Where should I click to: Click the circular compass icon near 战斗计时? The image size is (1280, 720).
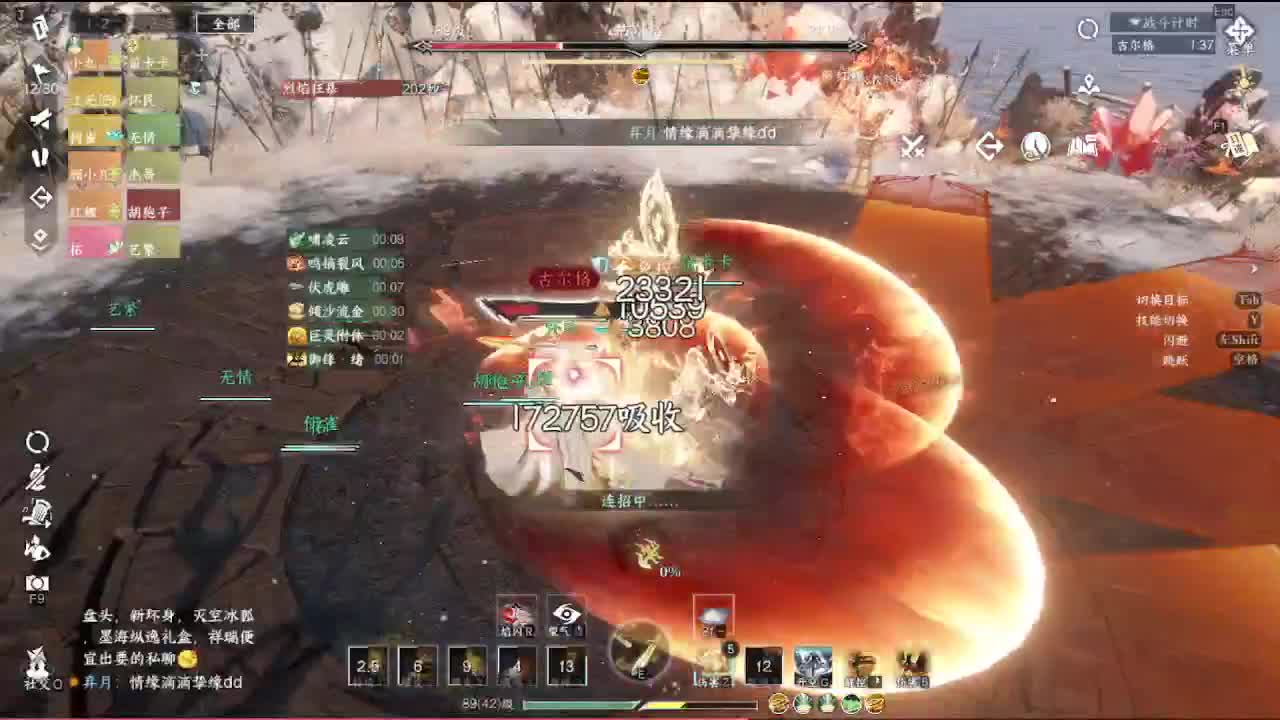pos(1086,28)
